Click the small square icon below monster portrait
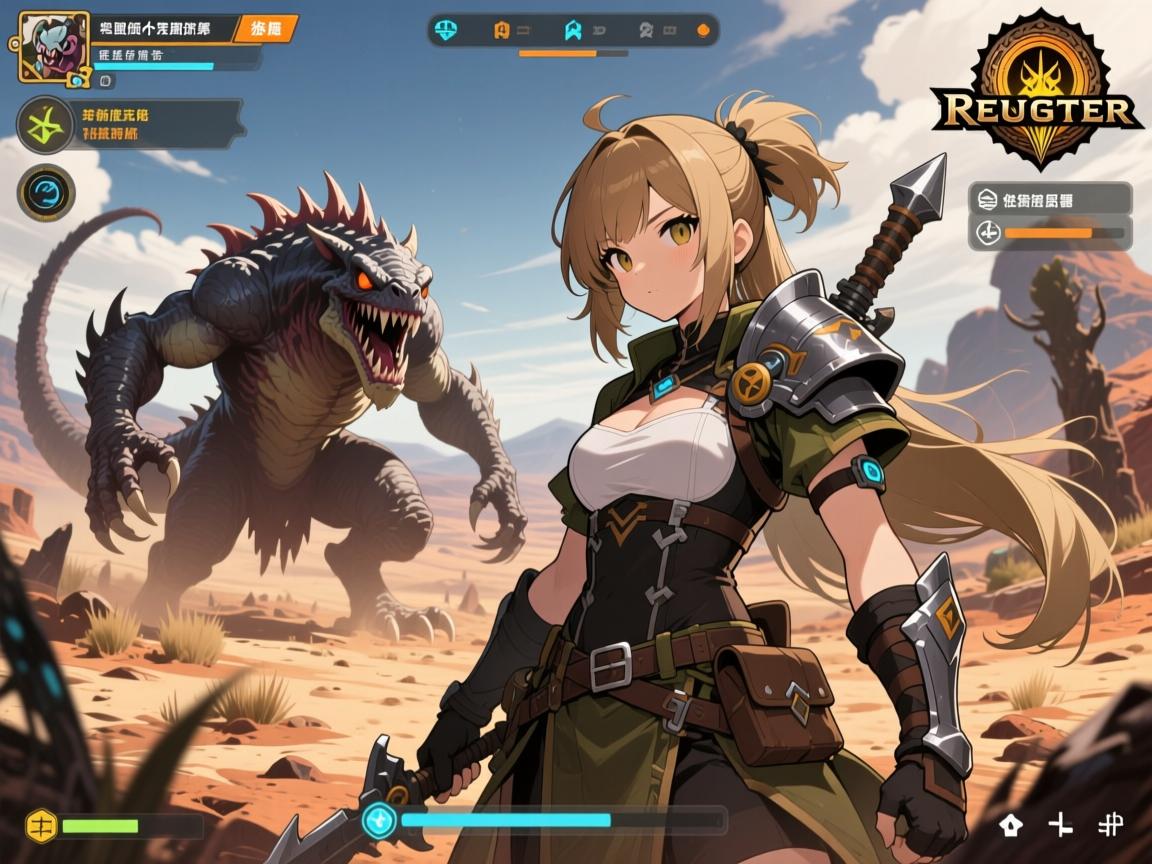 107,80
